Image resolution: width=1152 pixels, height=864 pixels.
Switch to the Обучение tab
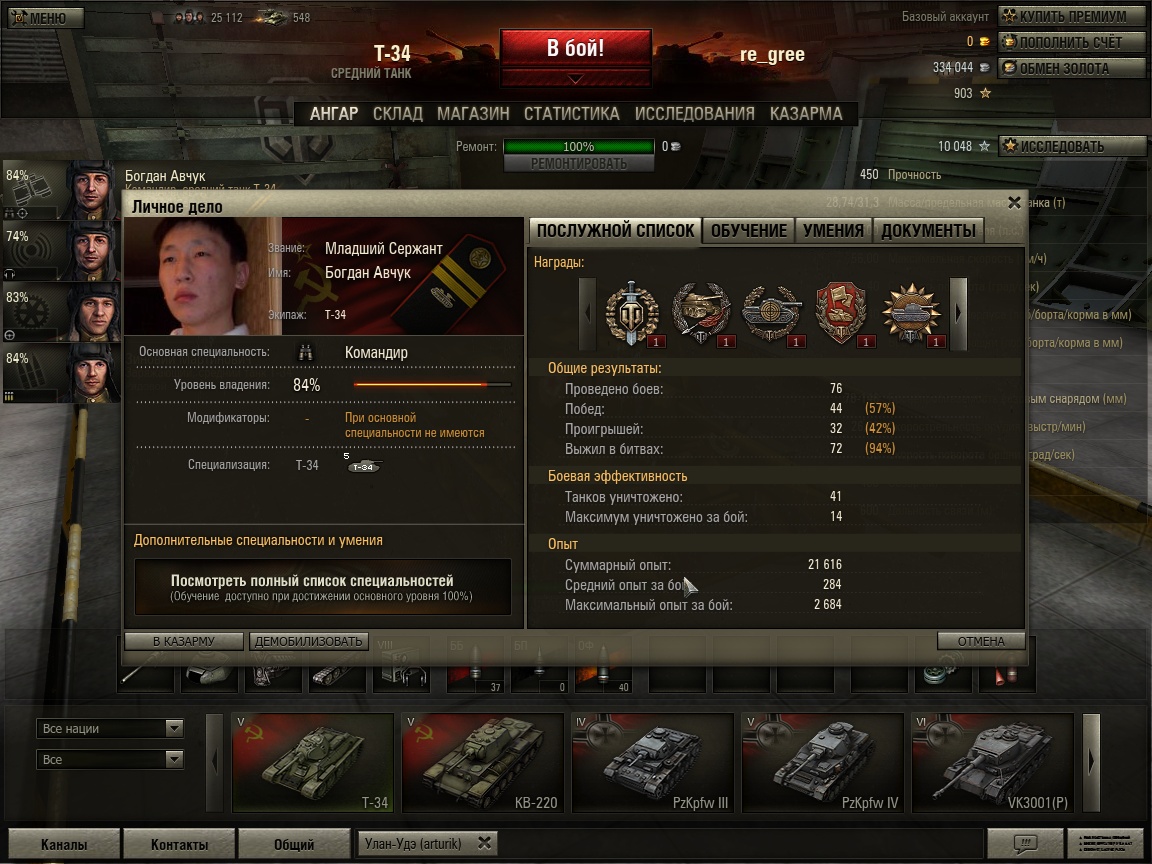coord(748,231)
